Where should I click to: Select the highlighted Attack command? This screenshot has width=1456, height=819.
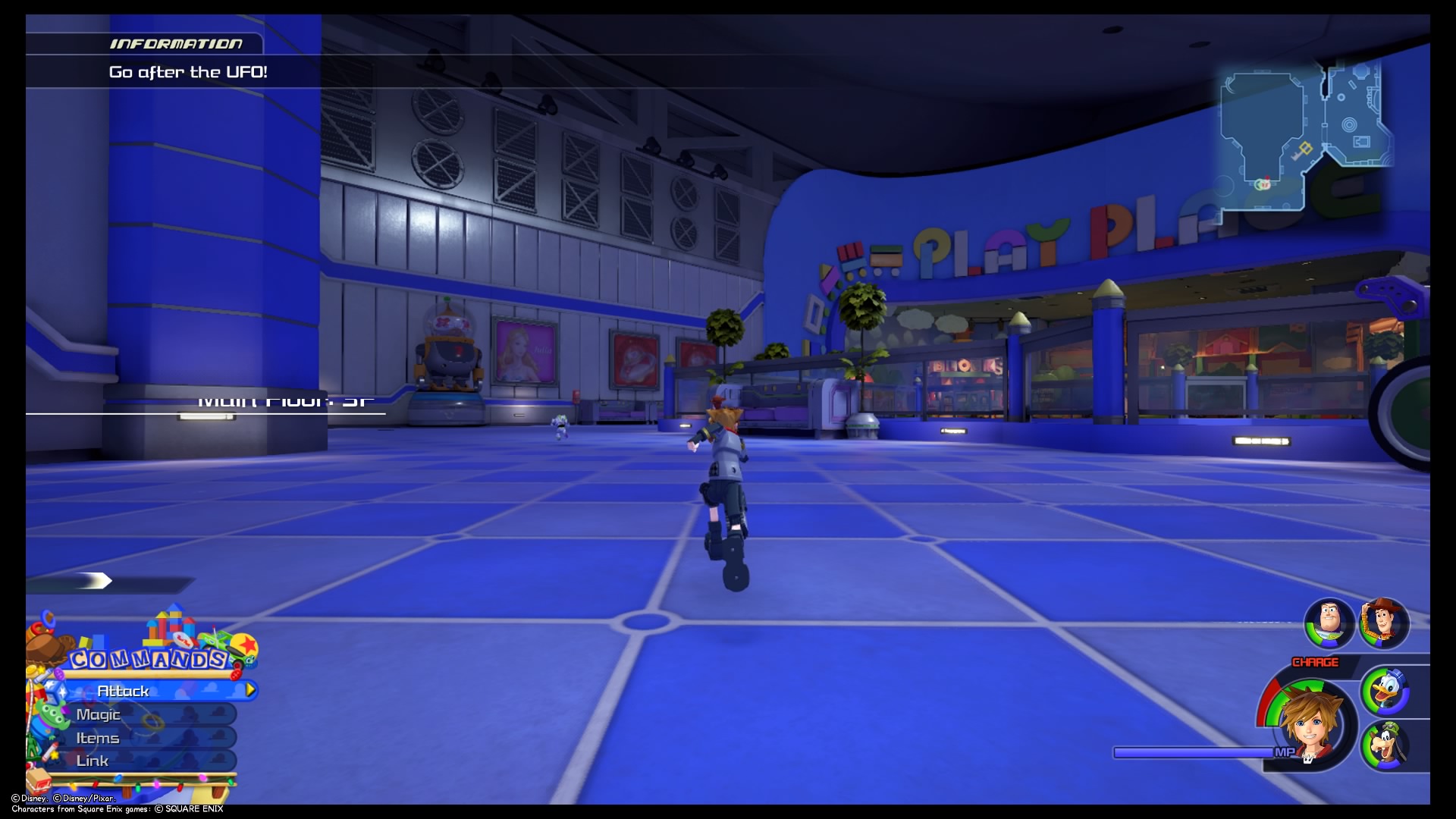point(124,690)
